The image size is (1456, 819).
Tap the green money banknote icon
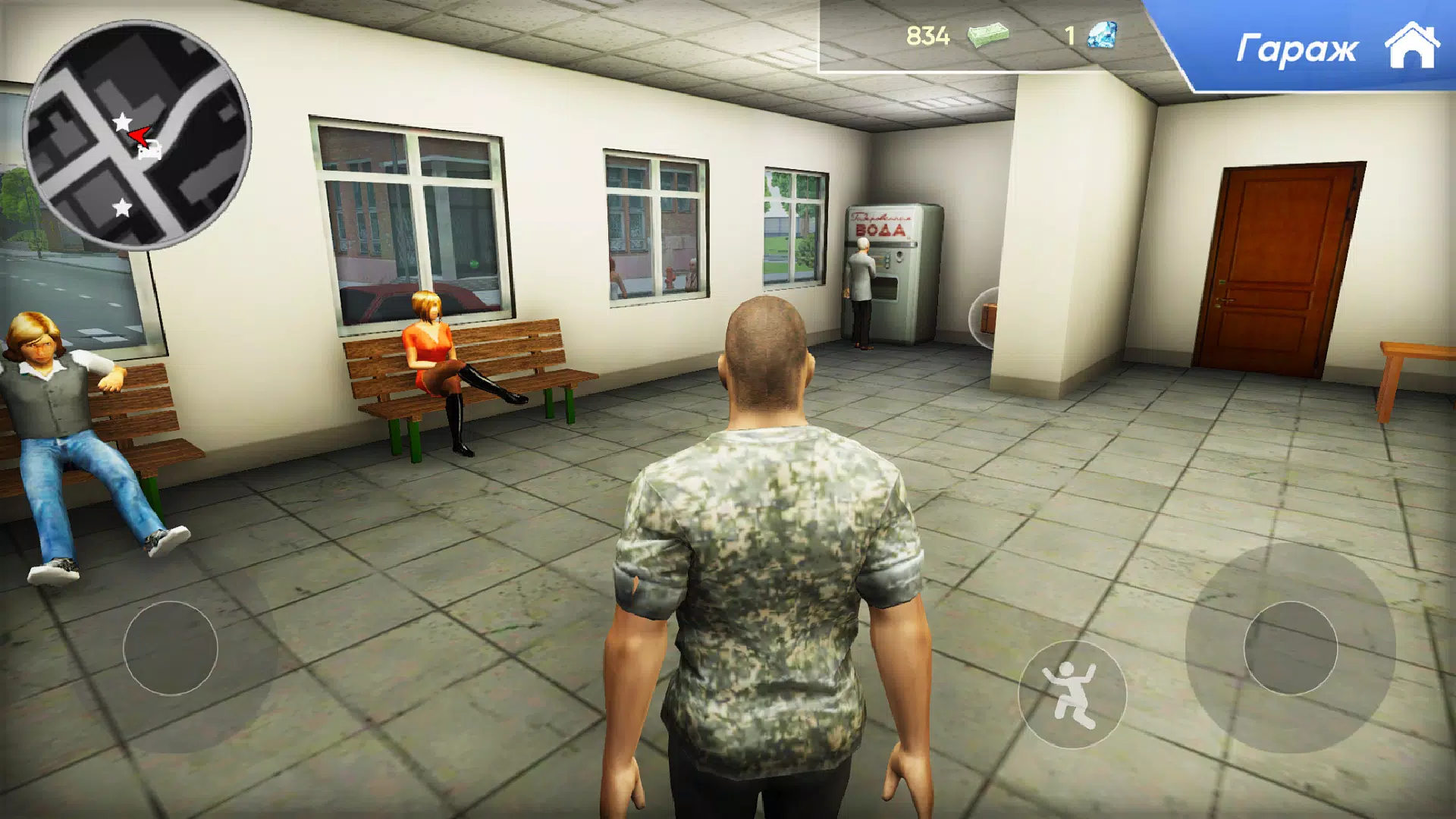point(990,34)
